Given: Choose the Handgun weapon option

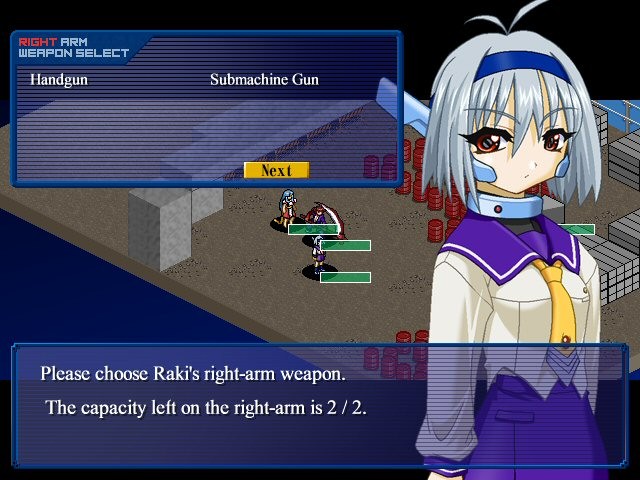Looking at the screenshot, I should tap(59, 79).
